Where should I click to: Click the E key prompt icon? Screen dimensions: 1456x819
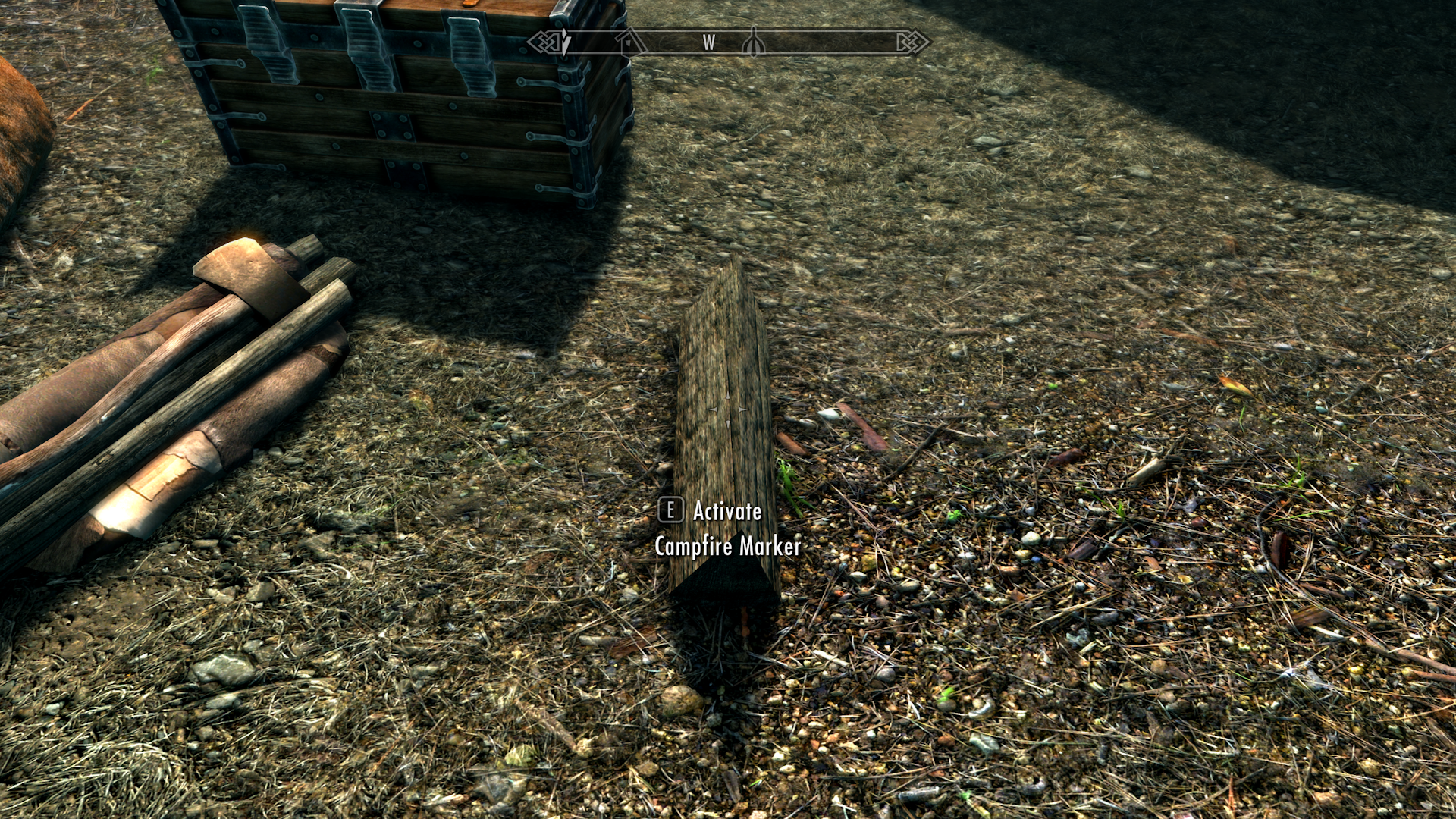coord(670,512)
